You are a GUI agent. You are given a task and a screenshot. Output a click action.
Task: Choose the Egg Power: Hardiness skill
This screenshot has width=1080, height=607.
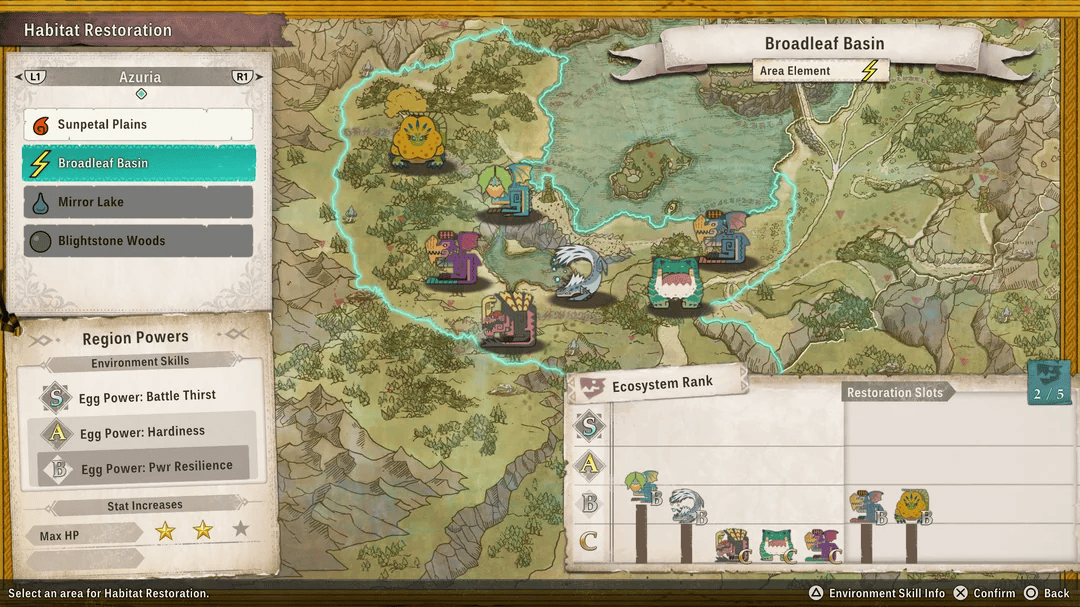pos(142,432)
